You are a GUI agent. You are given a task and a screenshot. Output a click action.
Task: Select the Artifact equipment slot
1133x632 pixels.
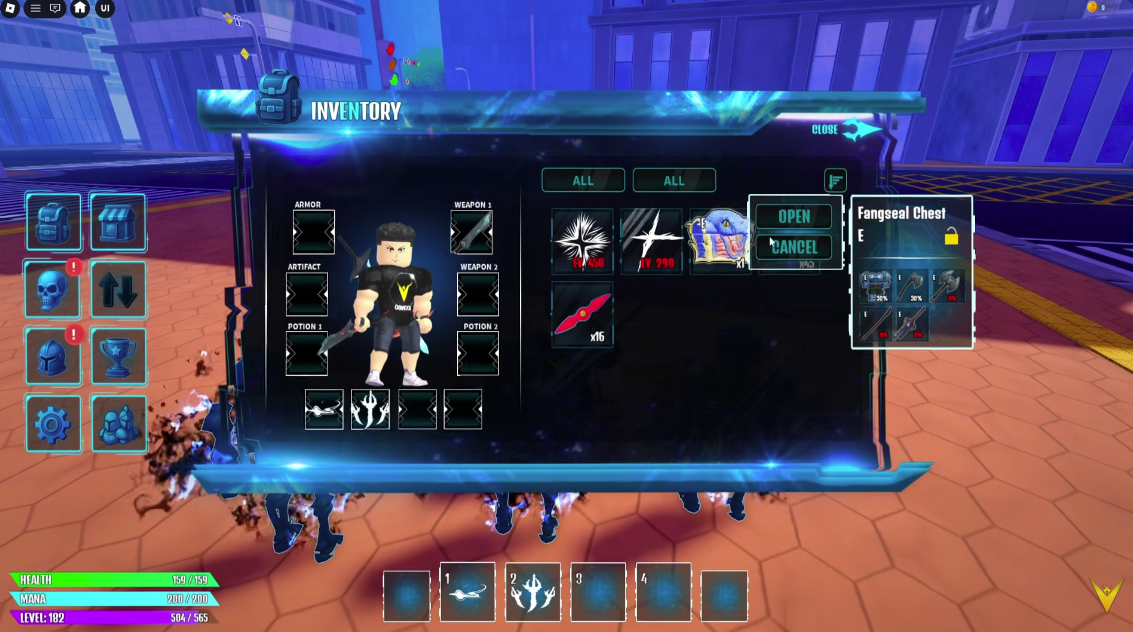click(x=307, y=294)
